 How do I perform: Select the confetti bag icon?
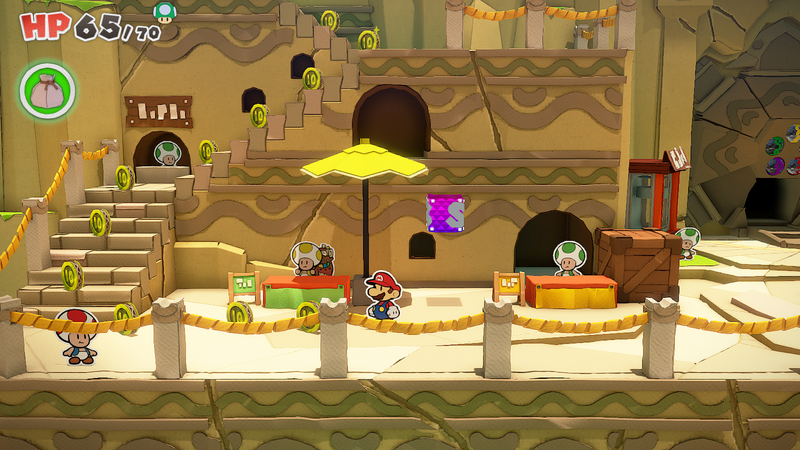(47, 89)
